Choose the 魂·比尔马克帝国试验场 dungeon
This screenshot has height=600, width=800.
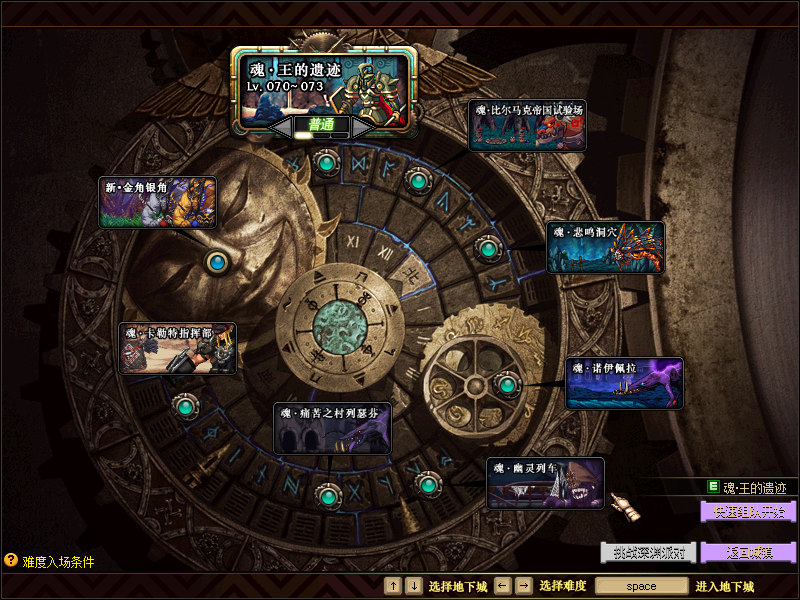(x=526, y=125)
